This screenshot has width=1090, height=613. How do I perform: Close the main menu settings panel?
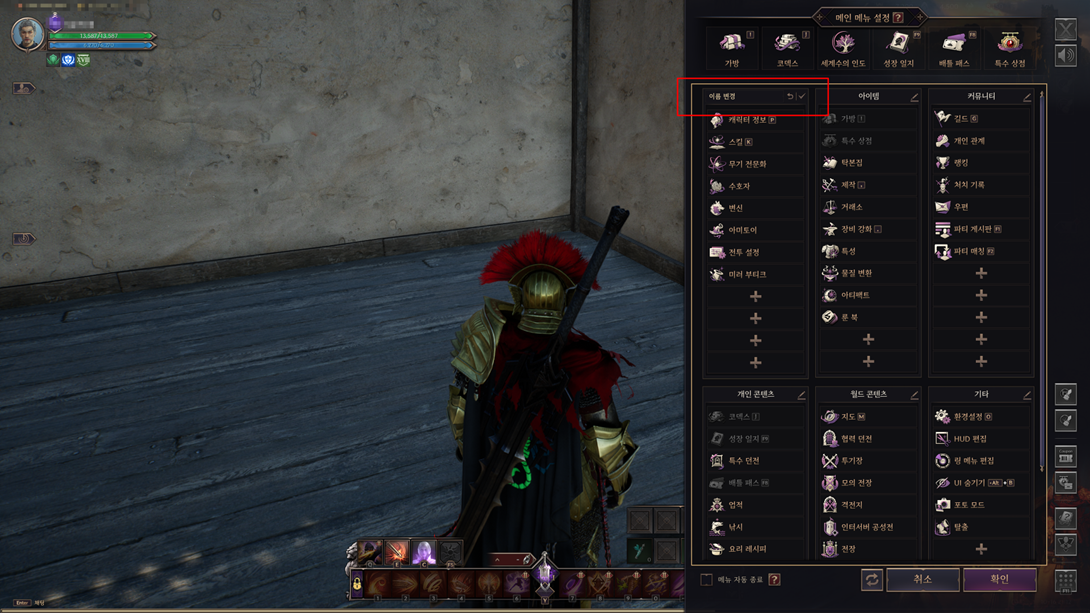[1065, 29]
